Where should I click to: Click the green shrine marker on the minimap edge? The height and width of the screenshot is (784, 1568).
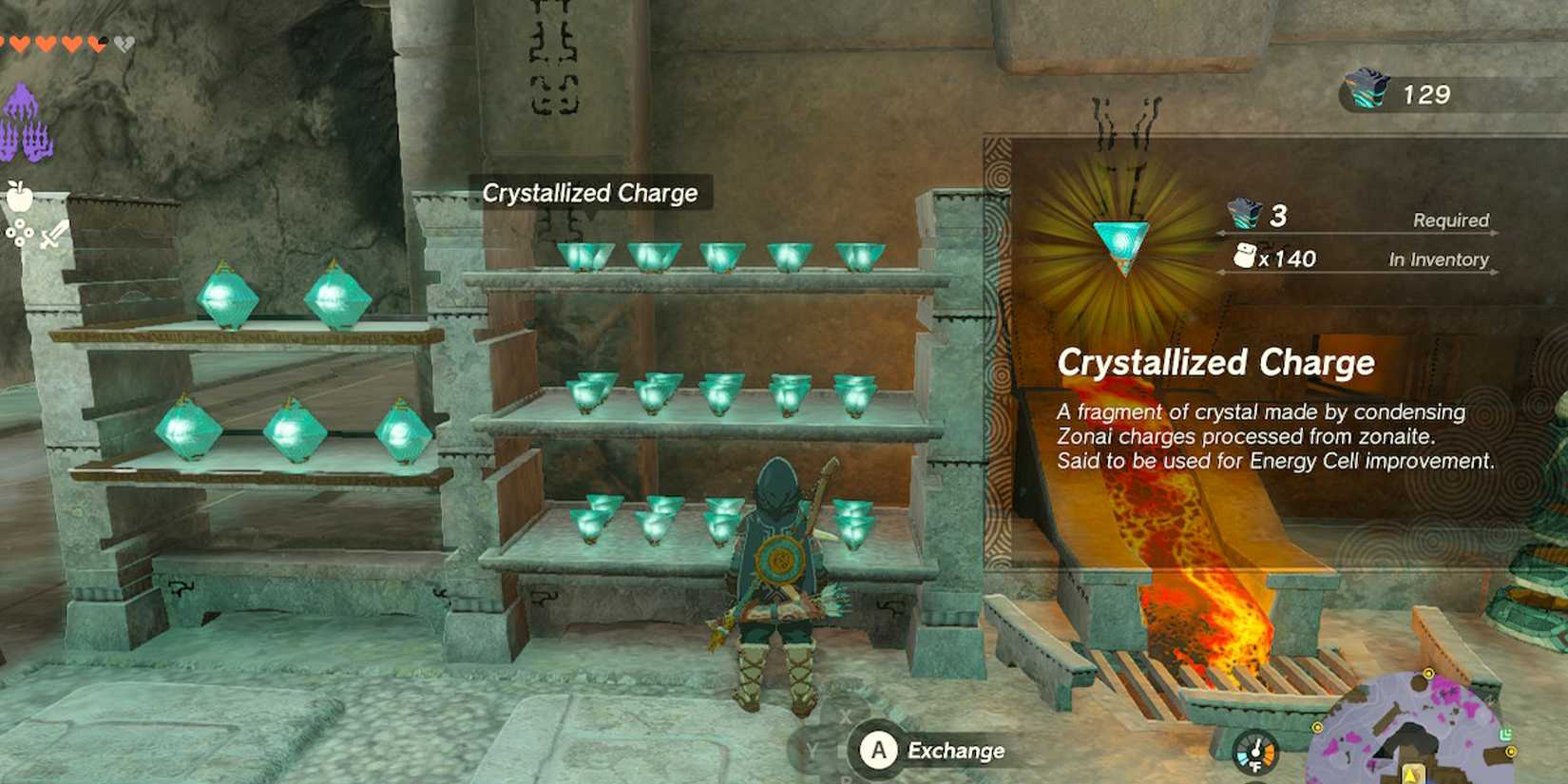pyautogui.click(x=1505, y=733)
